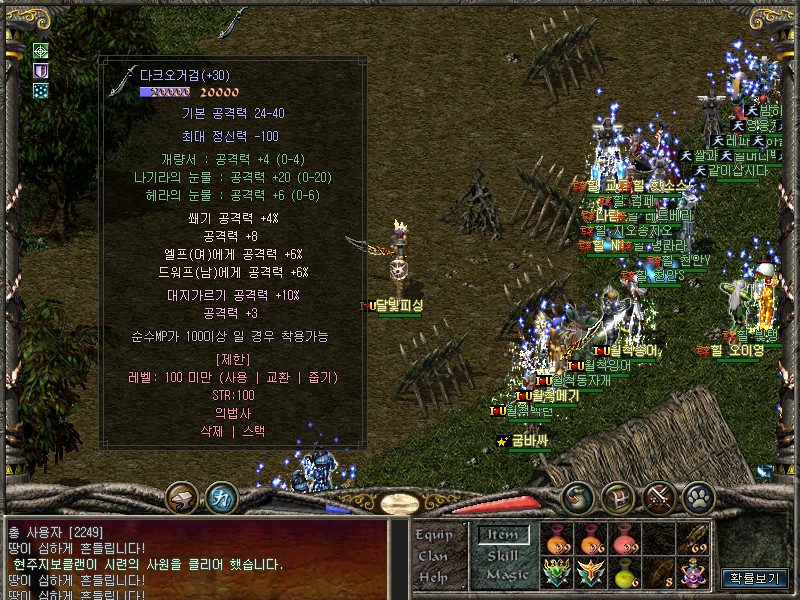Image resolution: width=800 pixels, height=600 pixels.
Task: Select the red winged emblem item
Action: click(592, 574)
